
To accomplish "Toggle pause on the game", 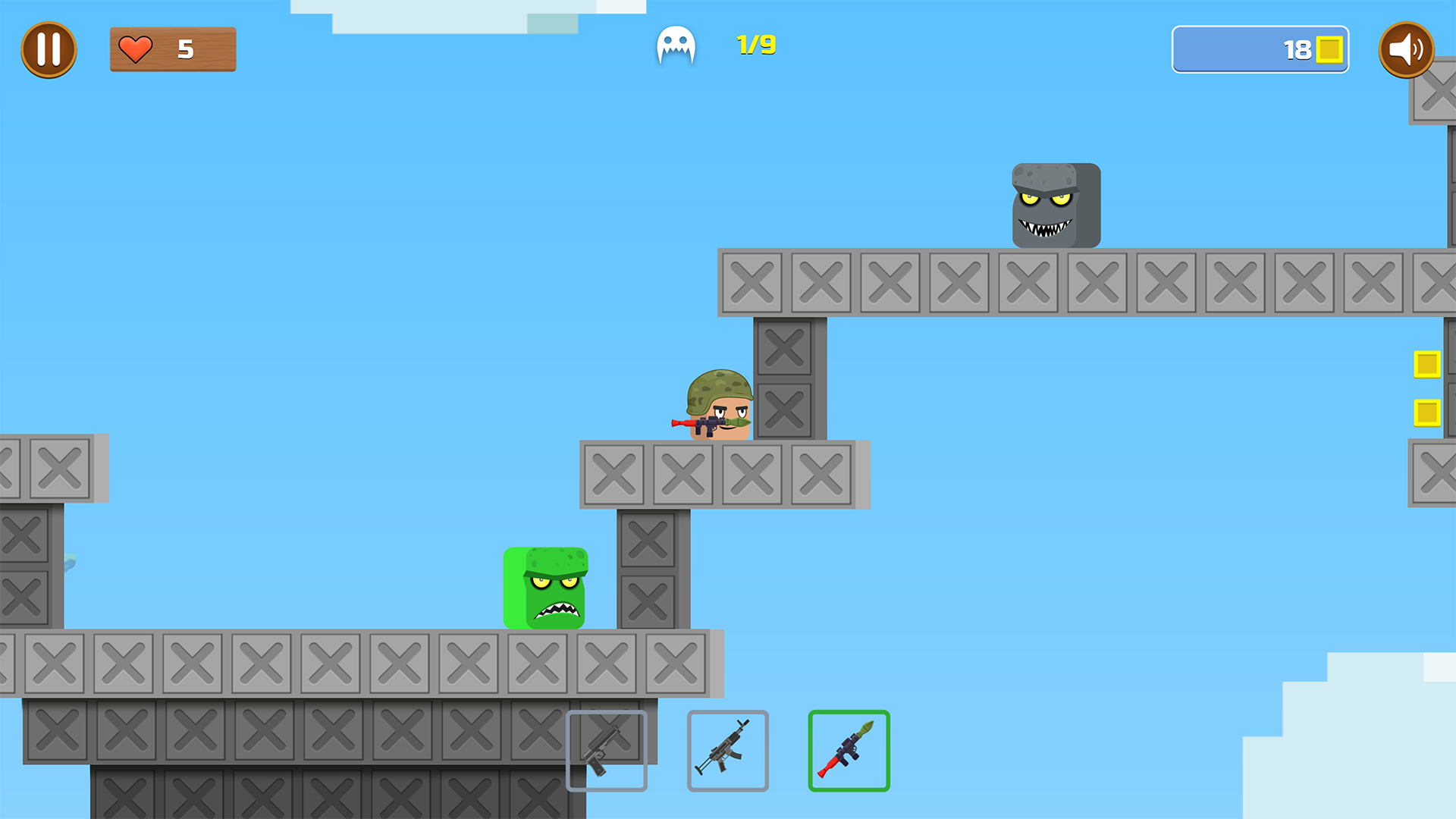I will (49, 49).
